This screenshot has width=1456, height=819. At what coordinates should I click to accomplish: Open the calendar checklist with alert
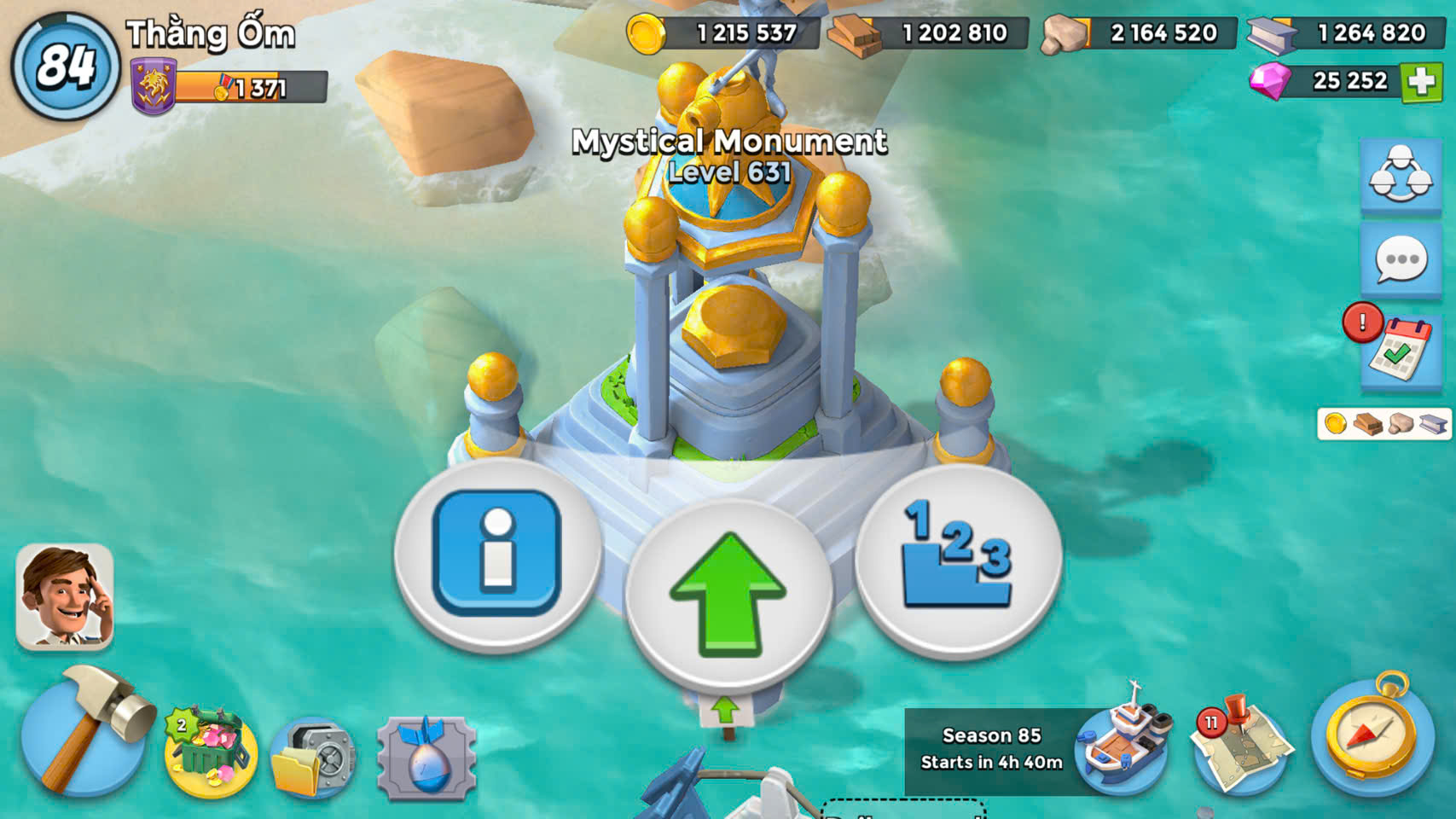tap(1401, 349)
